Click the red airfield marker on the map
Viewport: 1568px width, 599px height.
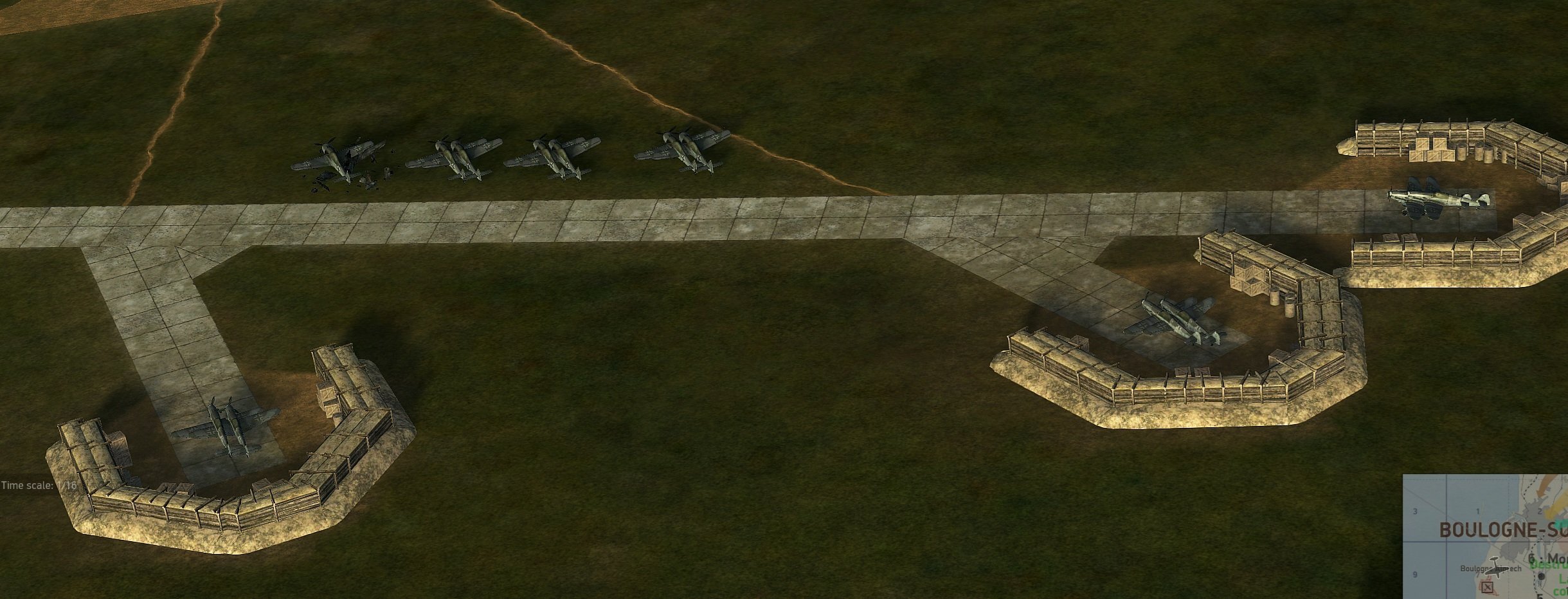[x=1486, y=587]
